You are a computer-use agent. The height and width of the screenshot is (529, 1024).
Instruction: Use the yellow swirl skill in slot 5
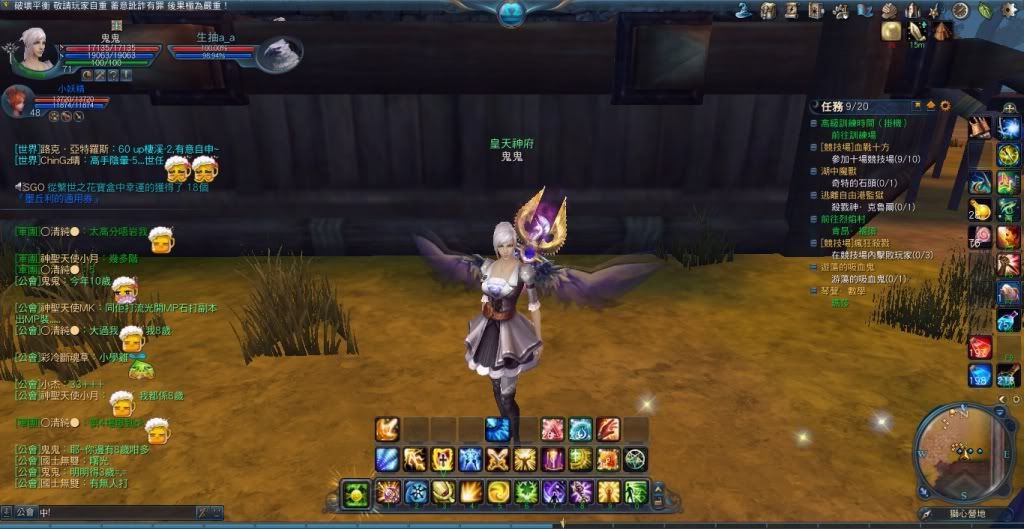click(x=497, y=492)
